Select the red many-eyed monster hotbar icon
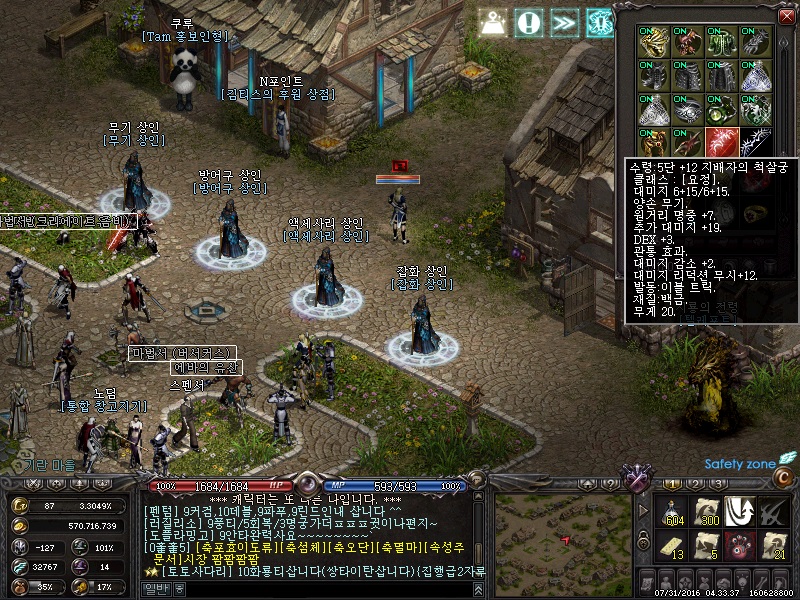The width and height of the screenshot is (800, 600). pyautogui.click(x=738, y=546)
